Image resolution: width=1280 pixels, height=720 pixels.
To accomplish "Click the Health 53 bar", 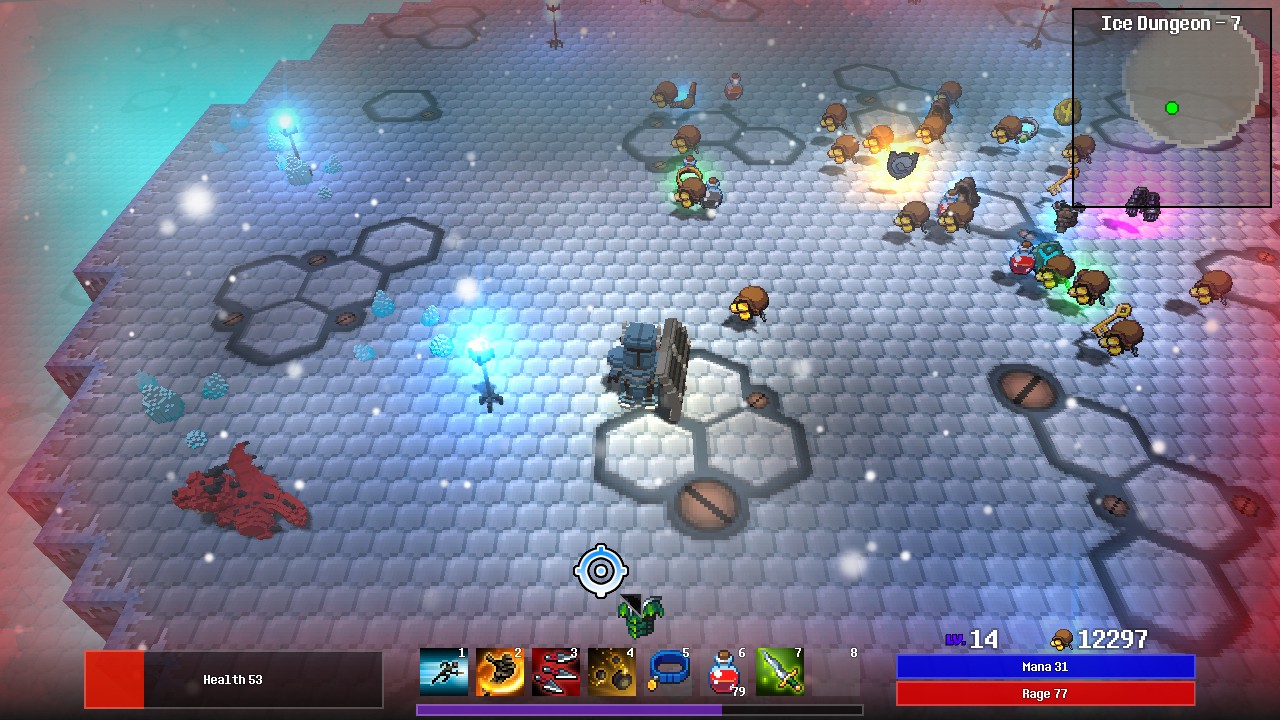I will [234, 679].
